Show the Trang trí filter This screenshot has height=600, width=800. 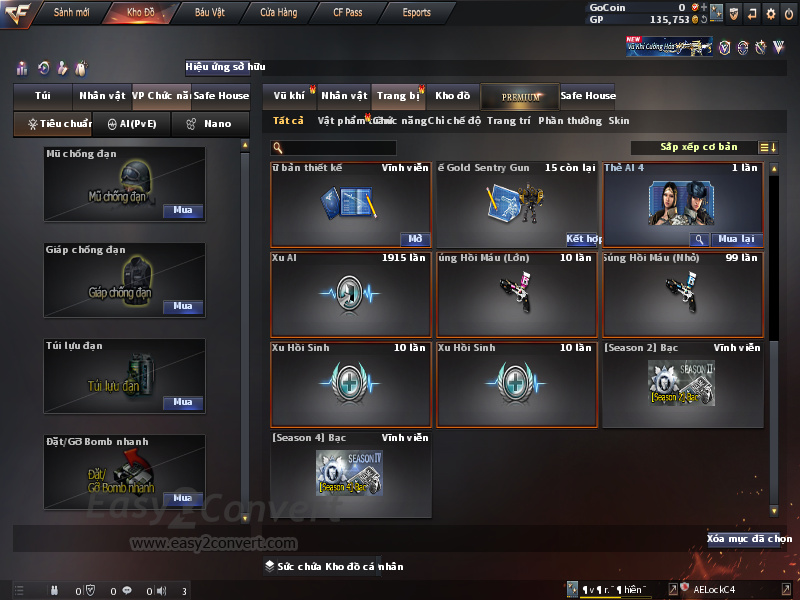pyautogui.click(x=509, y=121)
